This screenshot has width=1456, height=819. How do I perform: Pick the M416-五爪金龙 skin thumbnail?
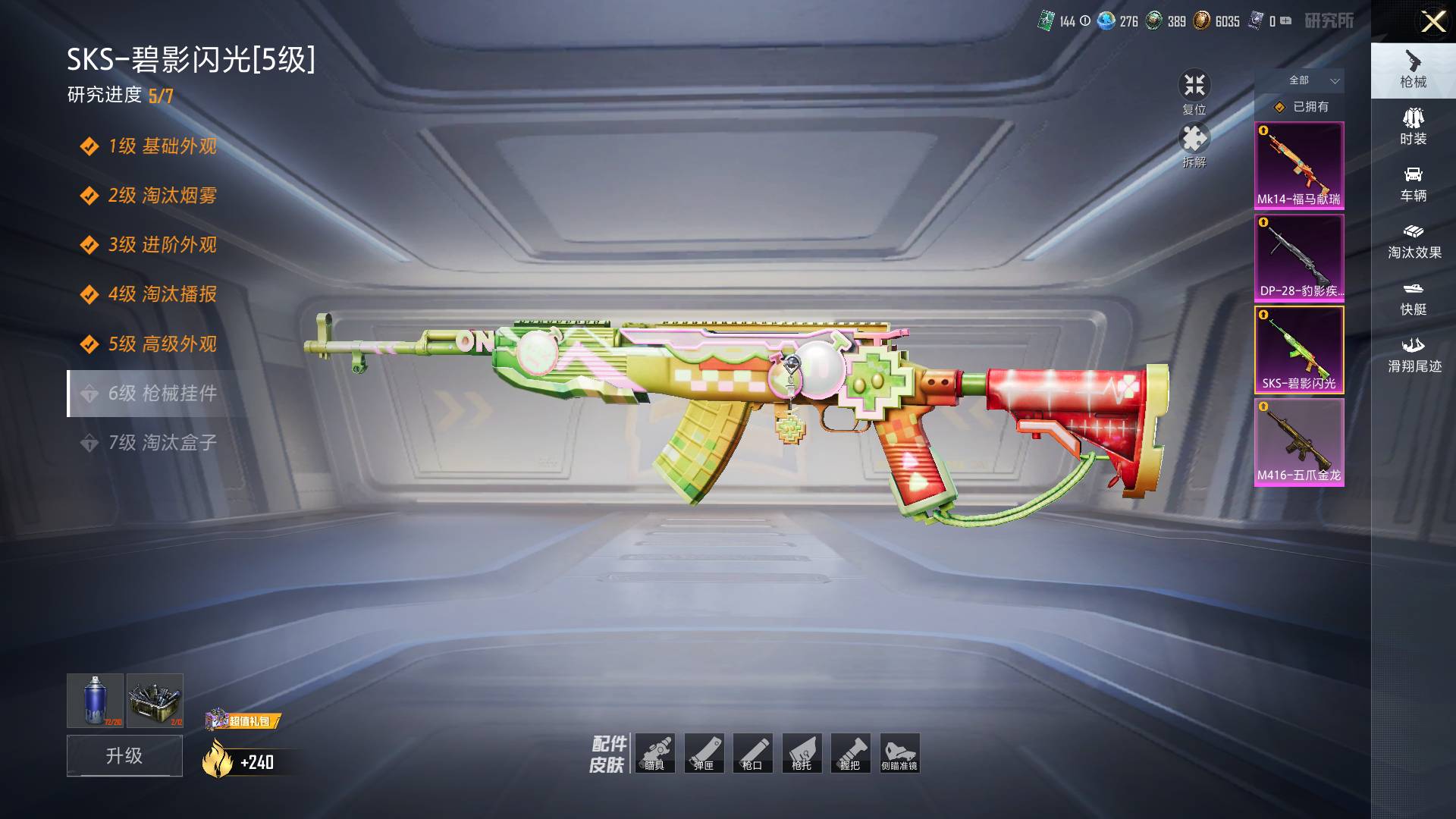click(x=1298, y=442)
